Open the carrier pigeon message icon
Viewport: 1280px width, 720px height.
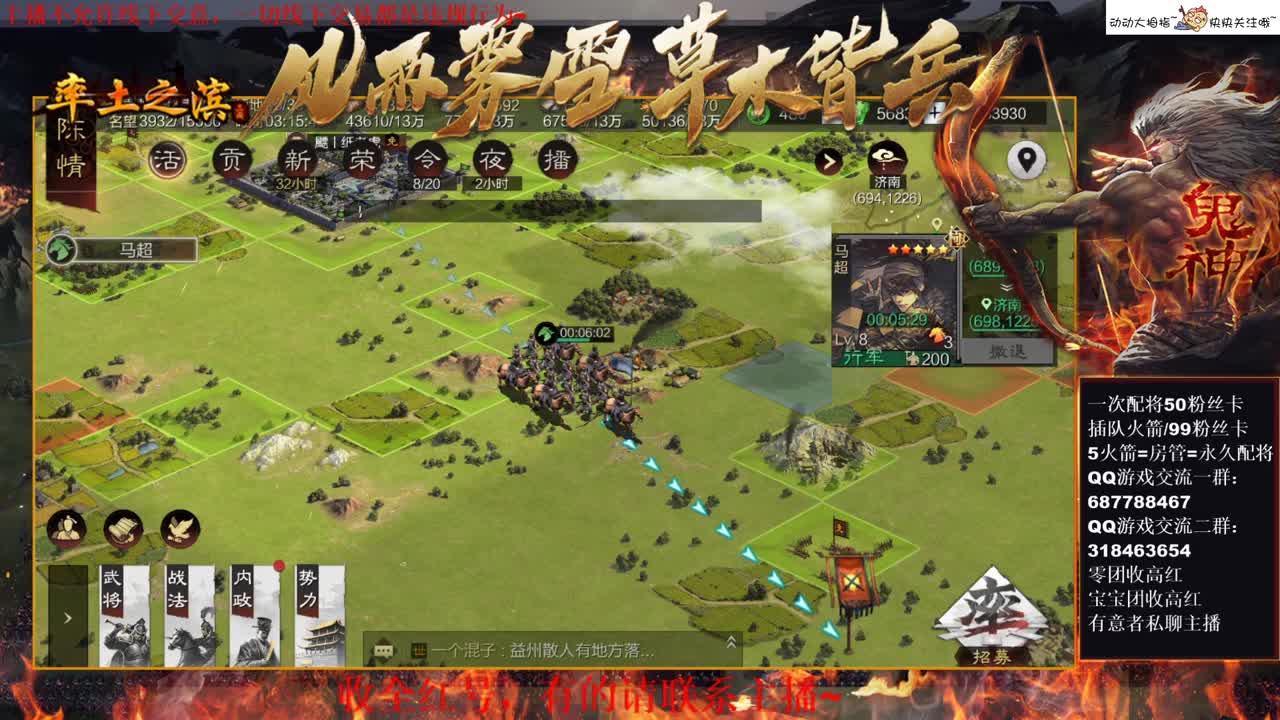(179, 529)
